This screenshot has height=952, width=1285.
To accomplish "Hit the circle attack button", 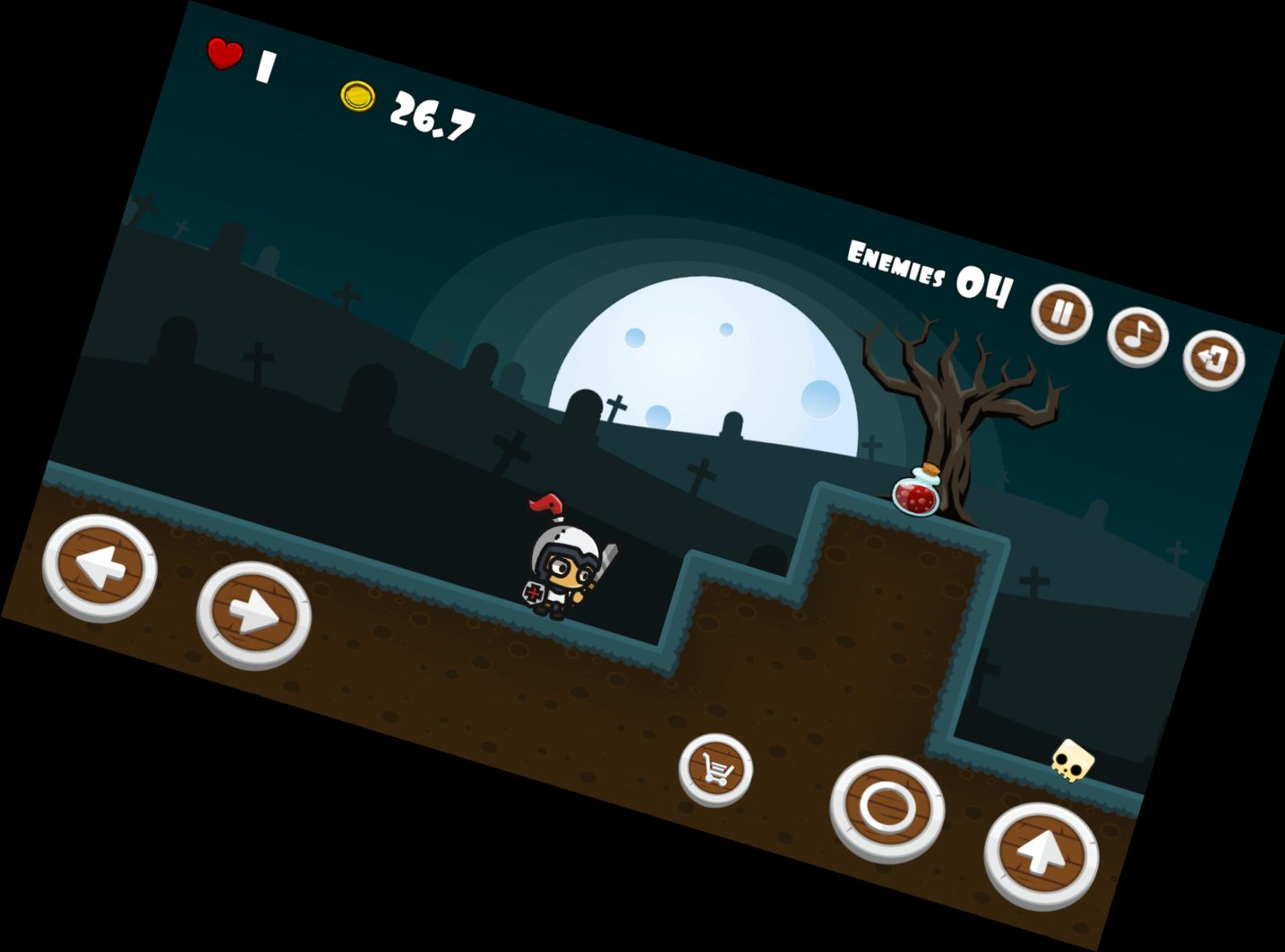I will pos(887,808).
